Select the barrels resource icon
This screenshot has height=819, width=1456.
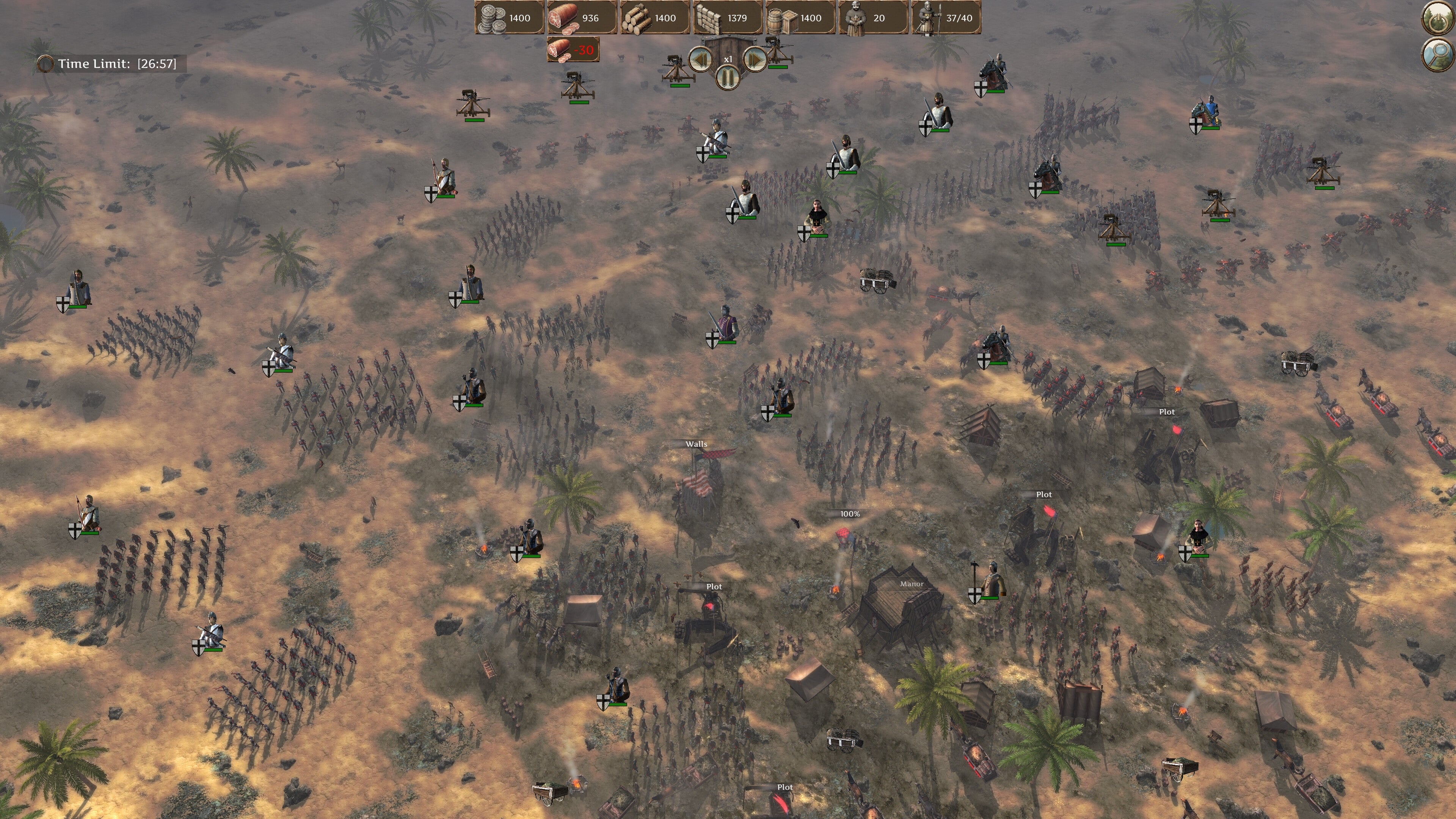(x=783, y=18)
